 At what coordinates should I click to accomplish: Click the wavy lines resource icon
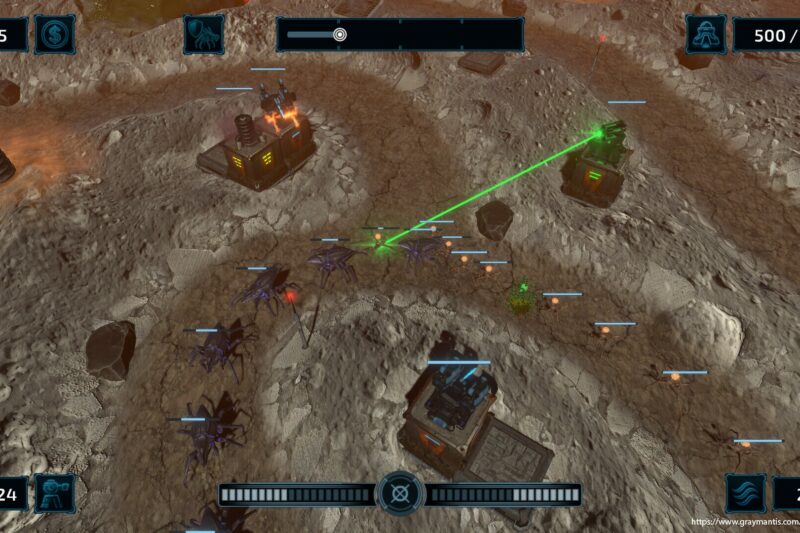[x=745, y=493]
